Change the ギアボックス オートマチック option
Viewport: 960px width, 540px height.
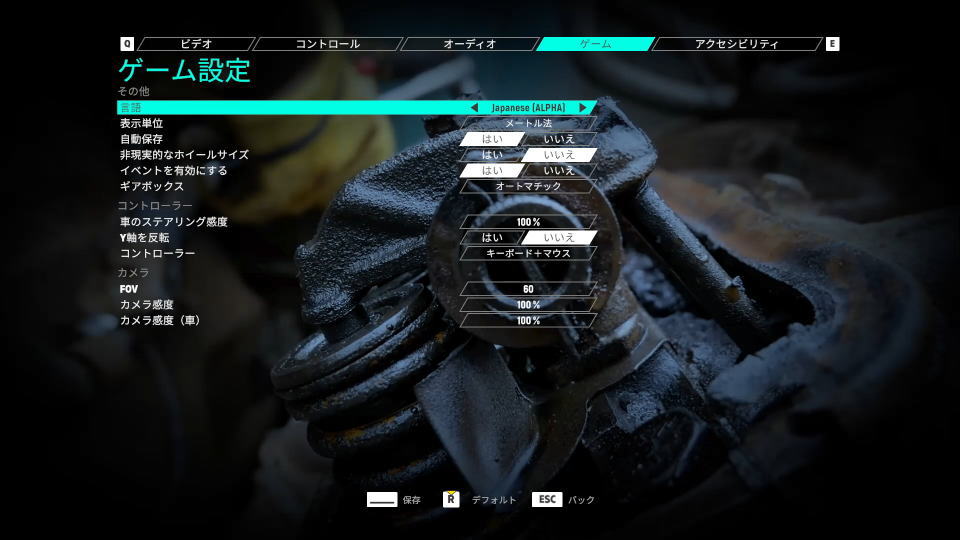click(x=528, y=186)
